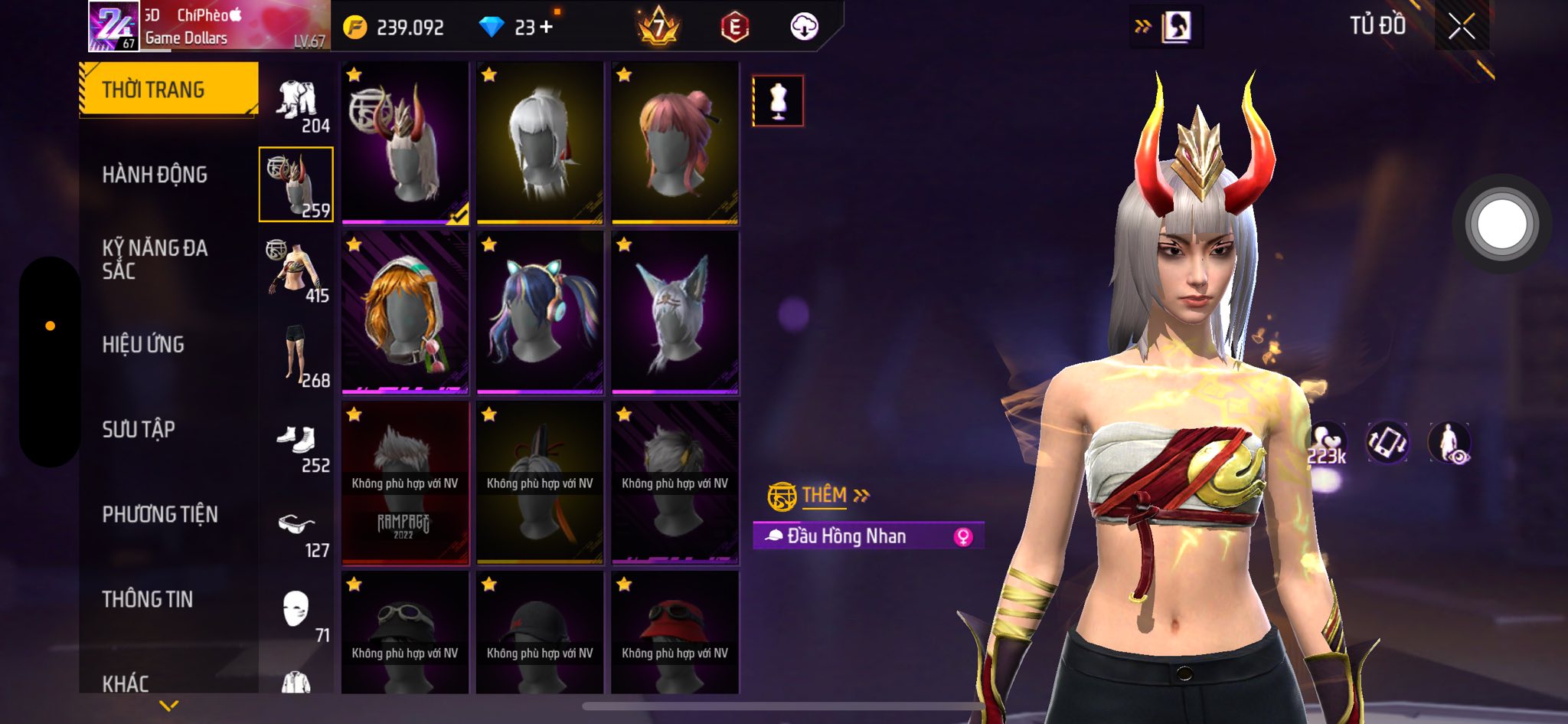This screenshot has height=724, width=1568.
Task: Open the HÀNH ĐỘNG tab
Action: coord(155,175)
